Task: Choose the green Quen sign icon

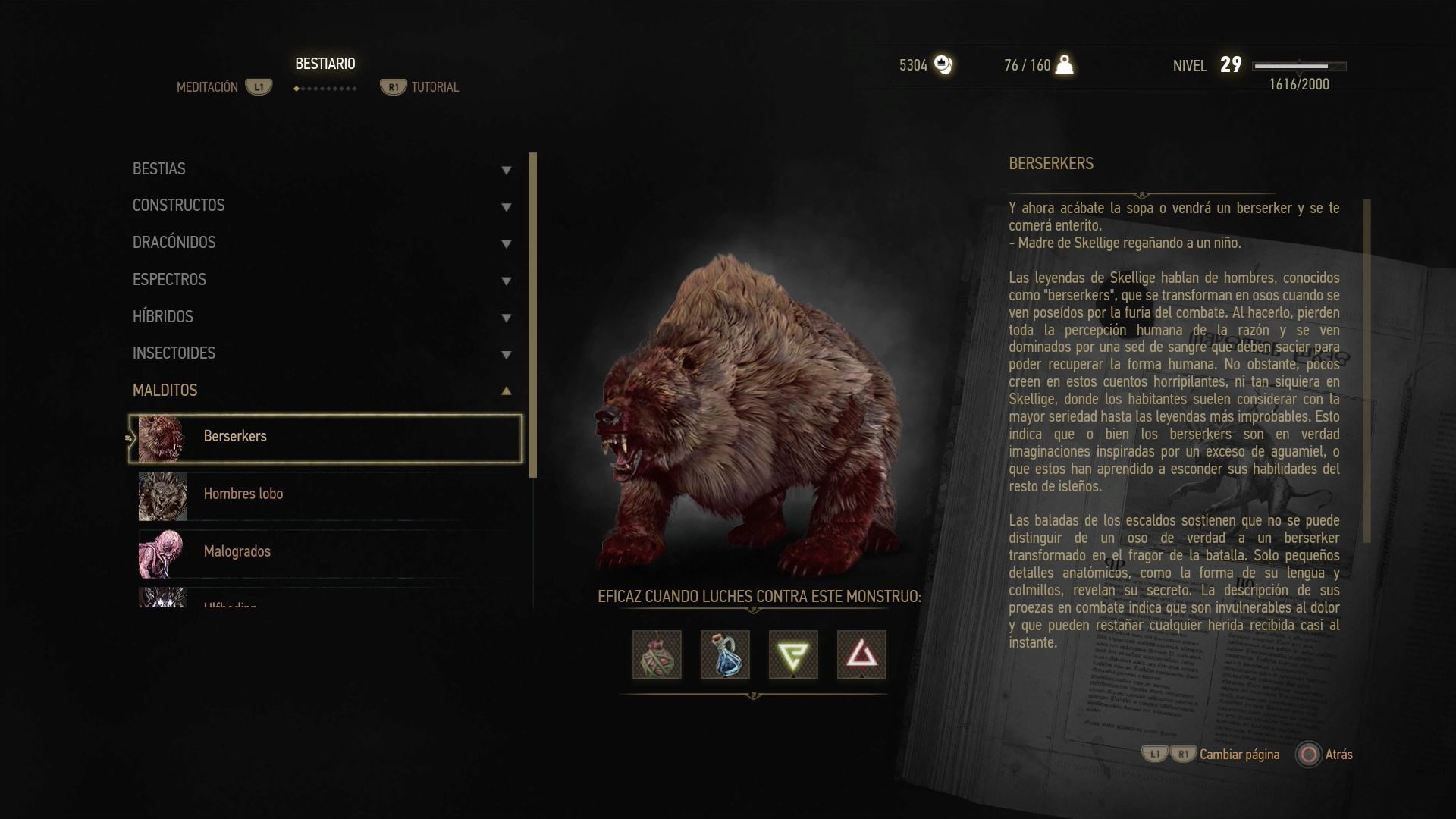Action: [x=793, y=654]
